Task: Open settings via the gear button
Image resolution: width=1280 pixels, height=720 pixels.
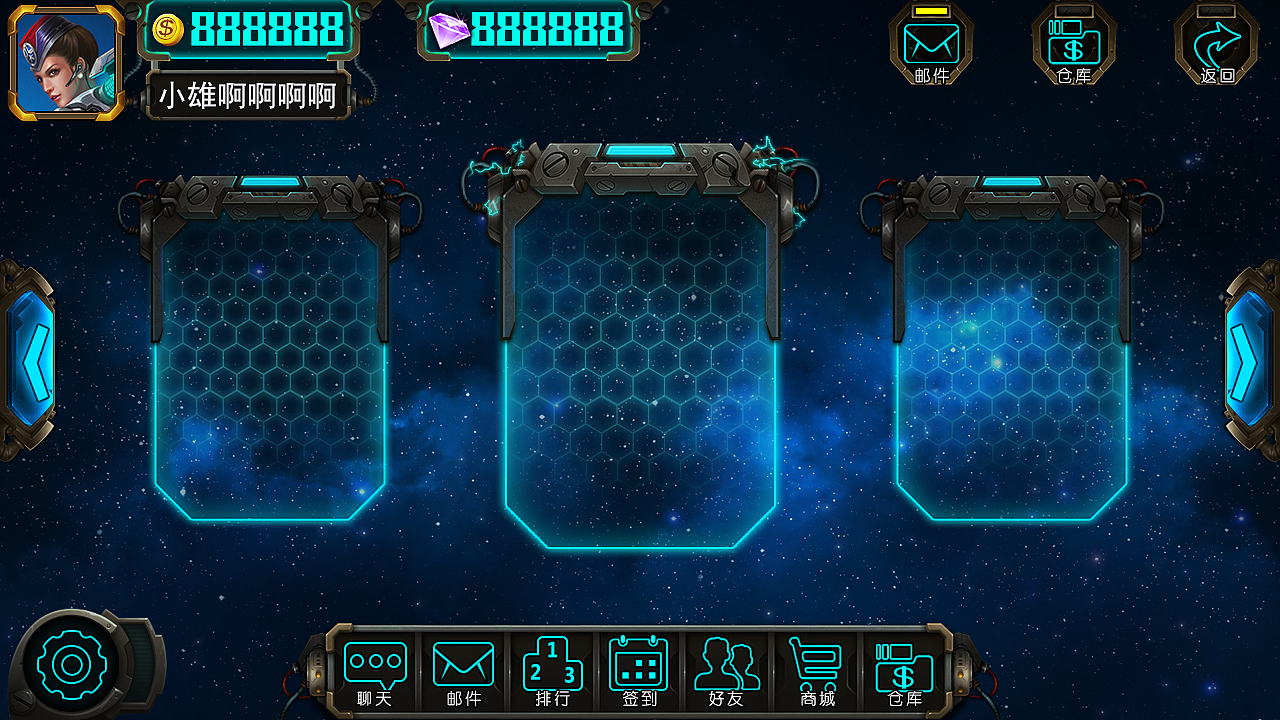Action: pos(71,665)
